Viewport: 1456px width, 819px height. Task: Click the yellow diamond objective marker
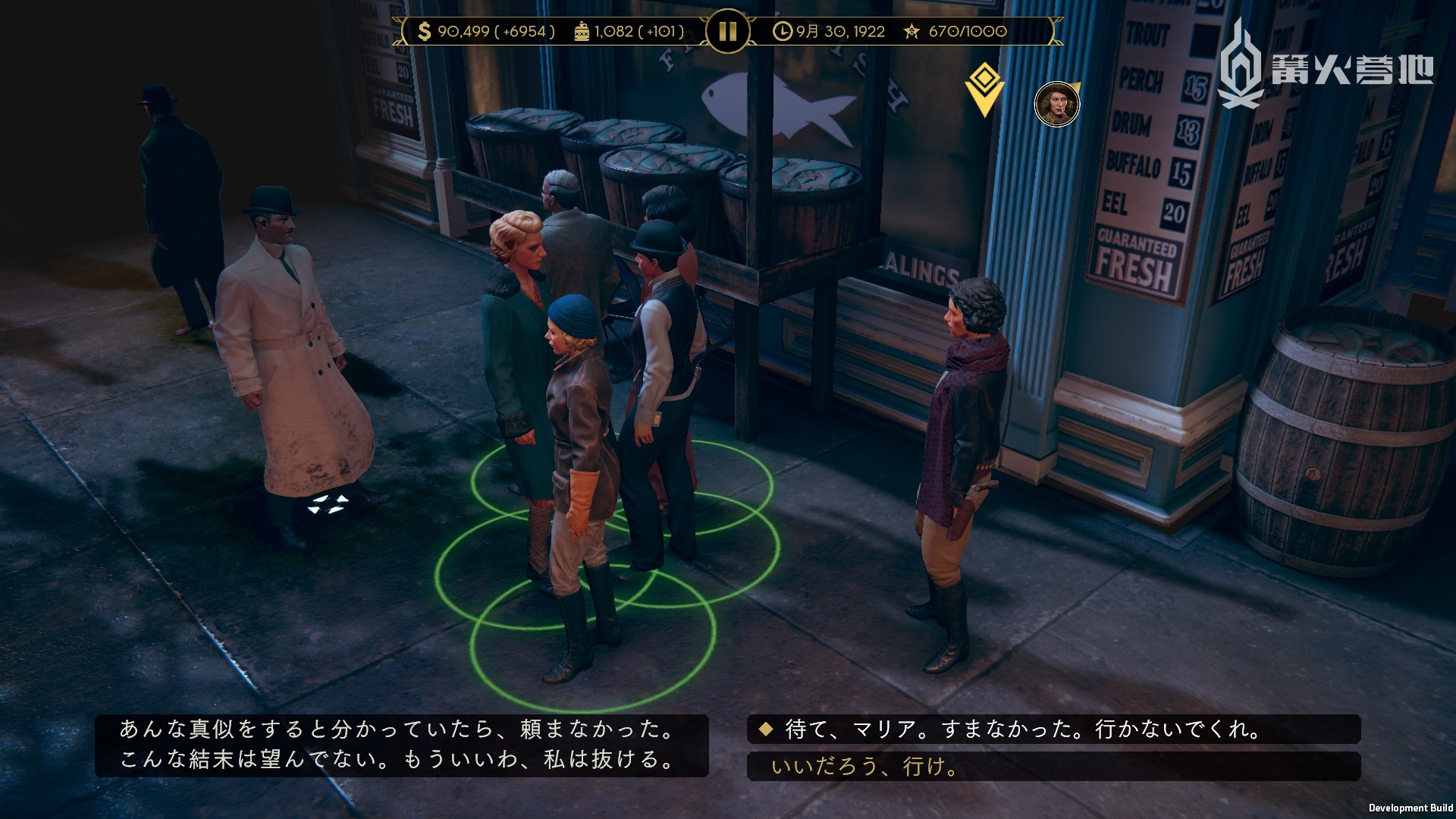pyautogui.click(x=984, y=87)
